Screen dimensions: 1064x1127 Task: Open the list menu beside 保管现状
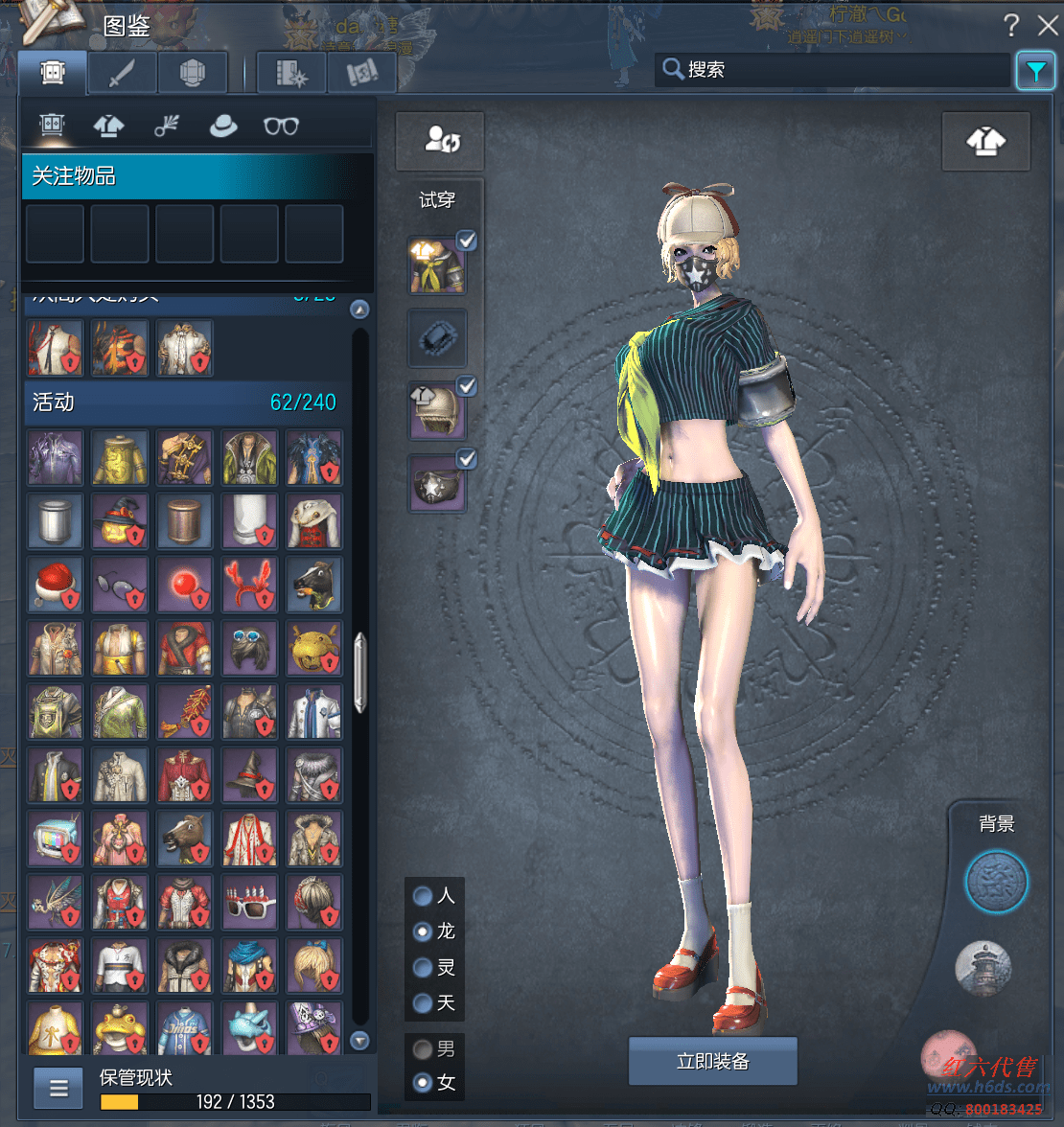[58, 1088]
